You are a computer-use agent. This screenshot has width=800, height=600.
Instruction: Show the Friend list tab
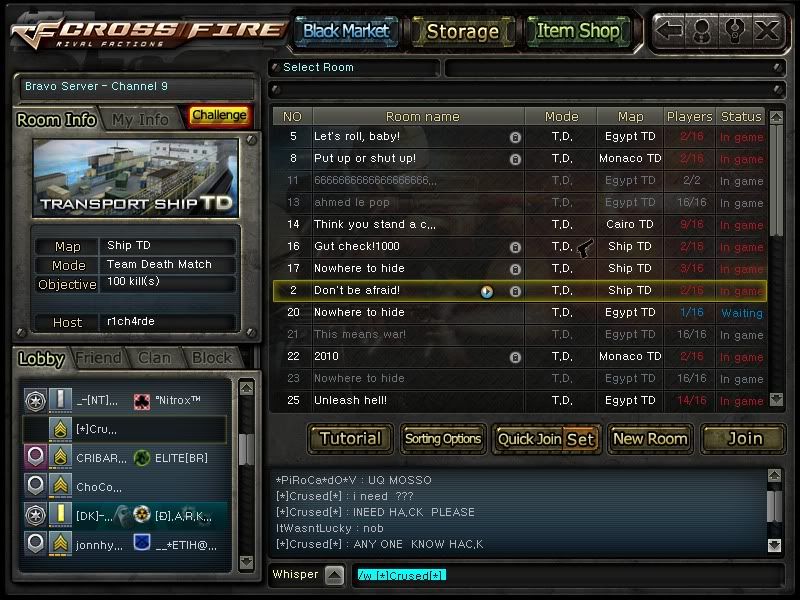coord(99,358)
